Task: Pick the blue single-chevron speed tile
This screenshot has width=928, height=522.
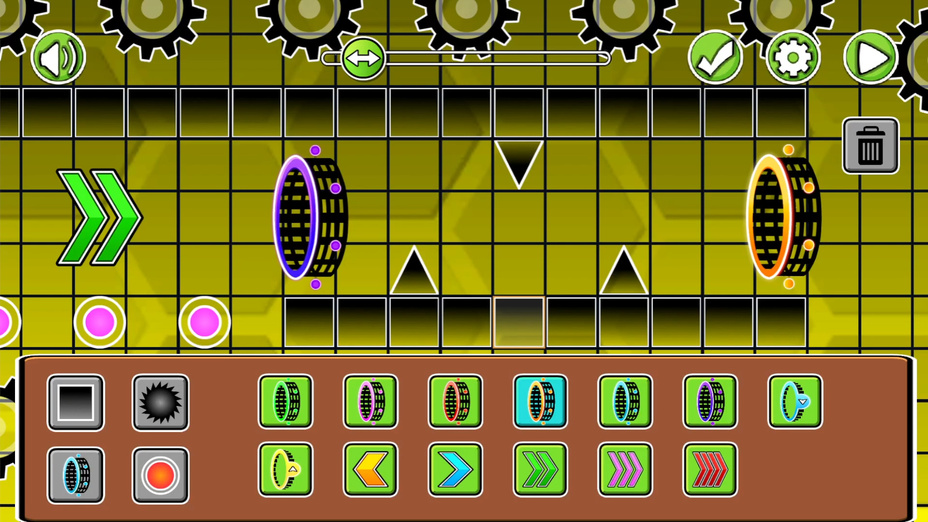Action: (x=456, y=469)
